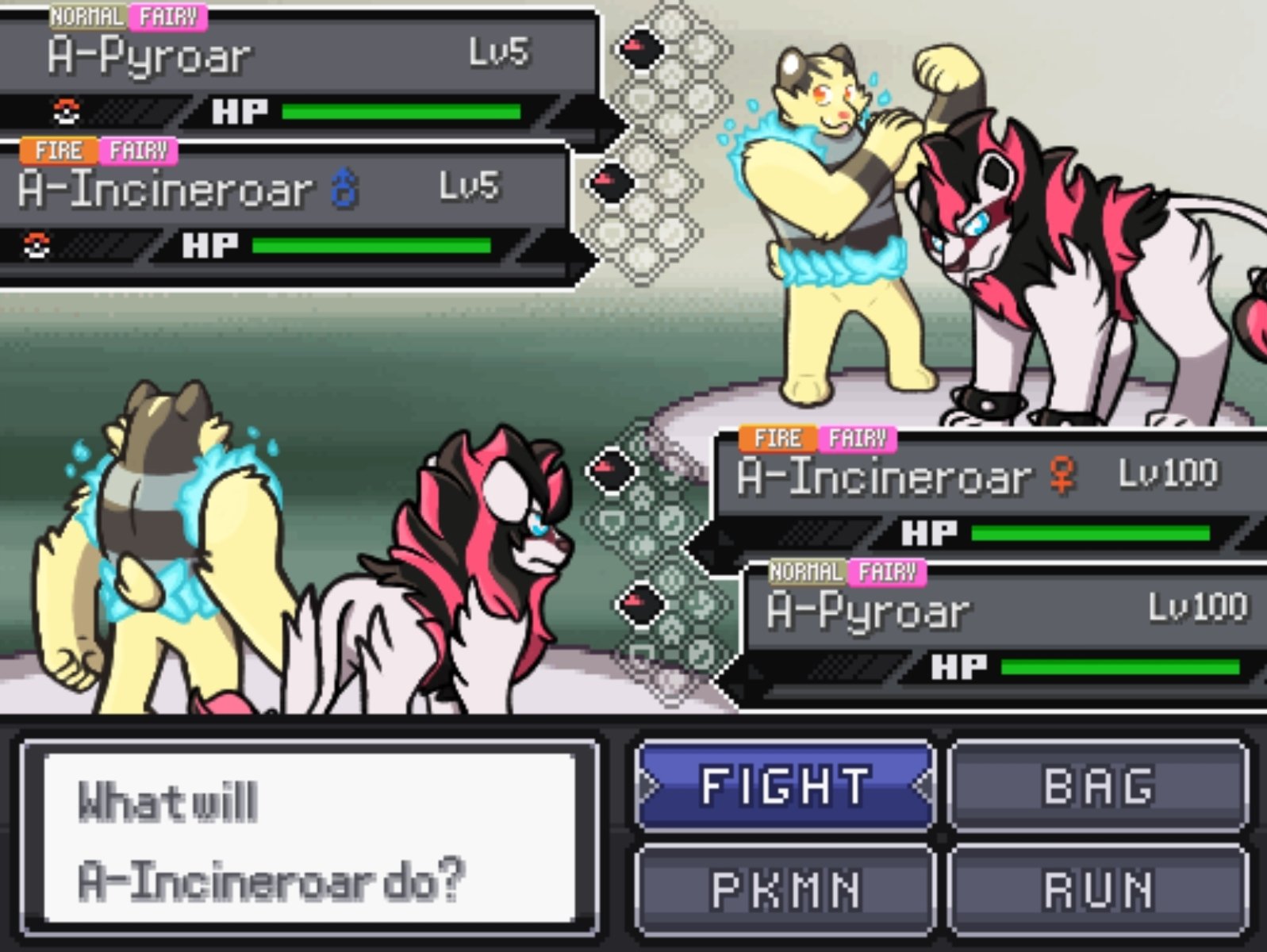The height and width of the screenshot is (952, 1267).
Task: Open the BAG menu
Action: [x=1098, y=785]
